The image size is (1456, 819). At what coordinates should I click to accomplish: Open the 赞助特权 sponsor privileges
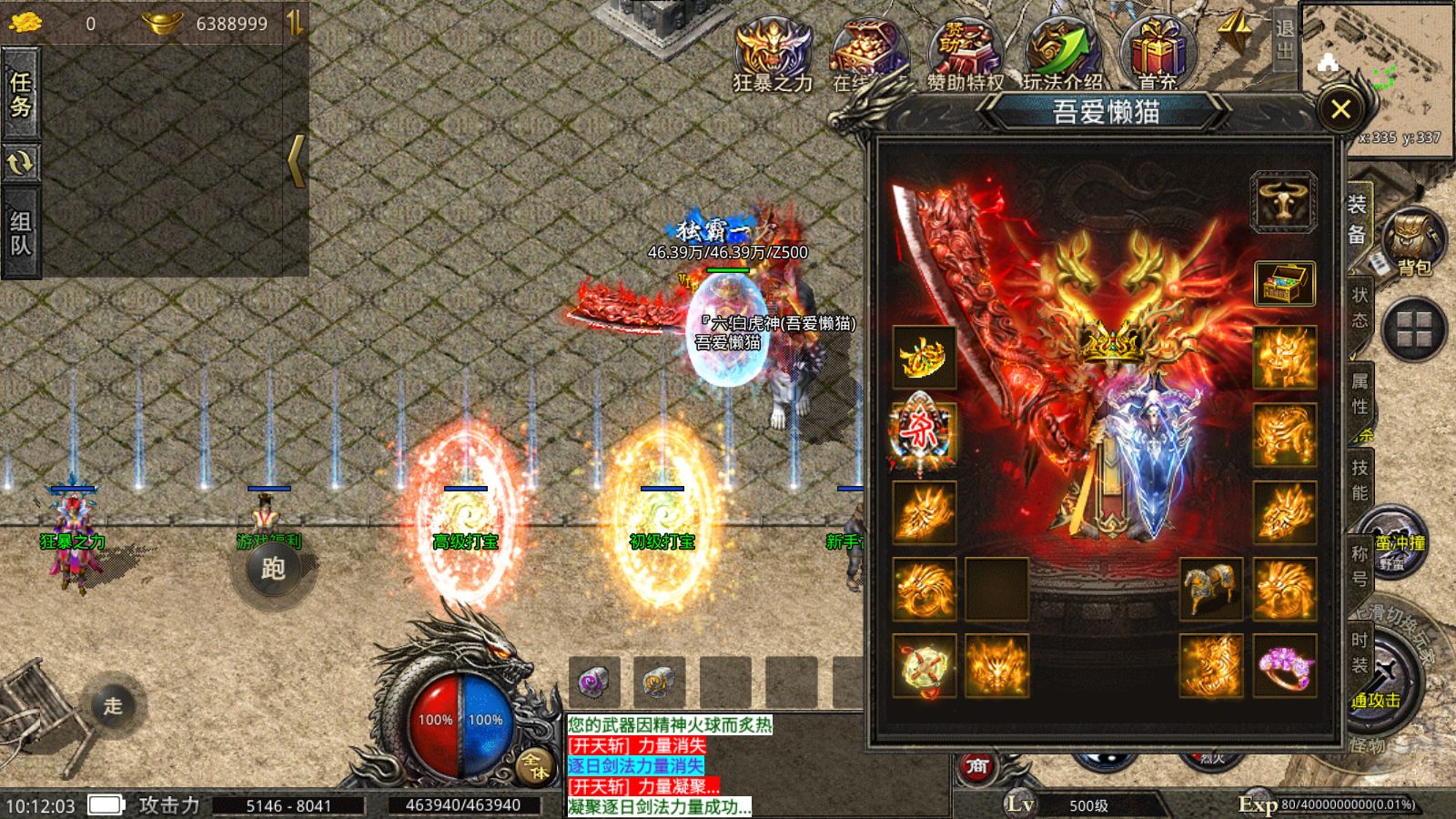(965, 55)
